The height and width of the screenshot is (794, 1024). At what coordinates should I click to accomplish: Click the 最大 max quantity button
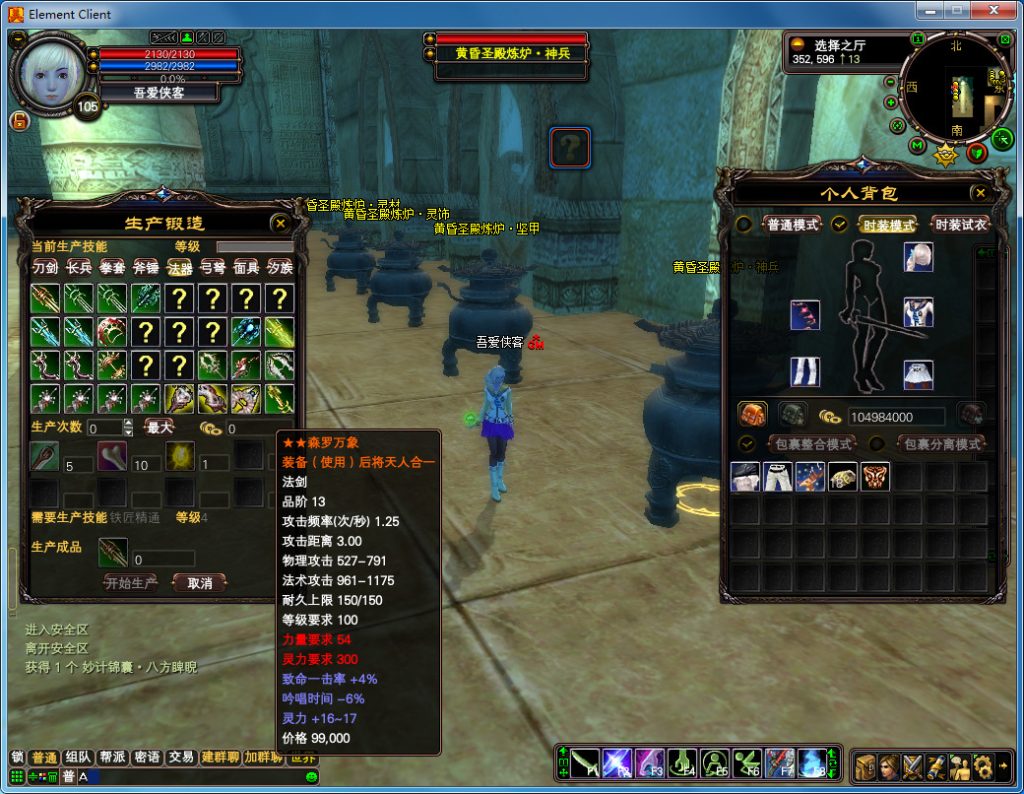coord(160,427)
